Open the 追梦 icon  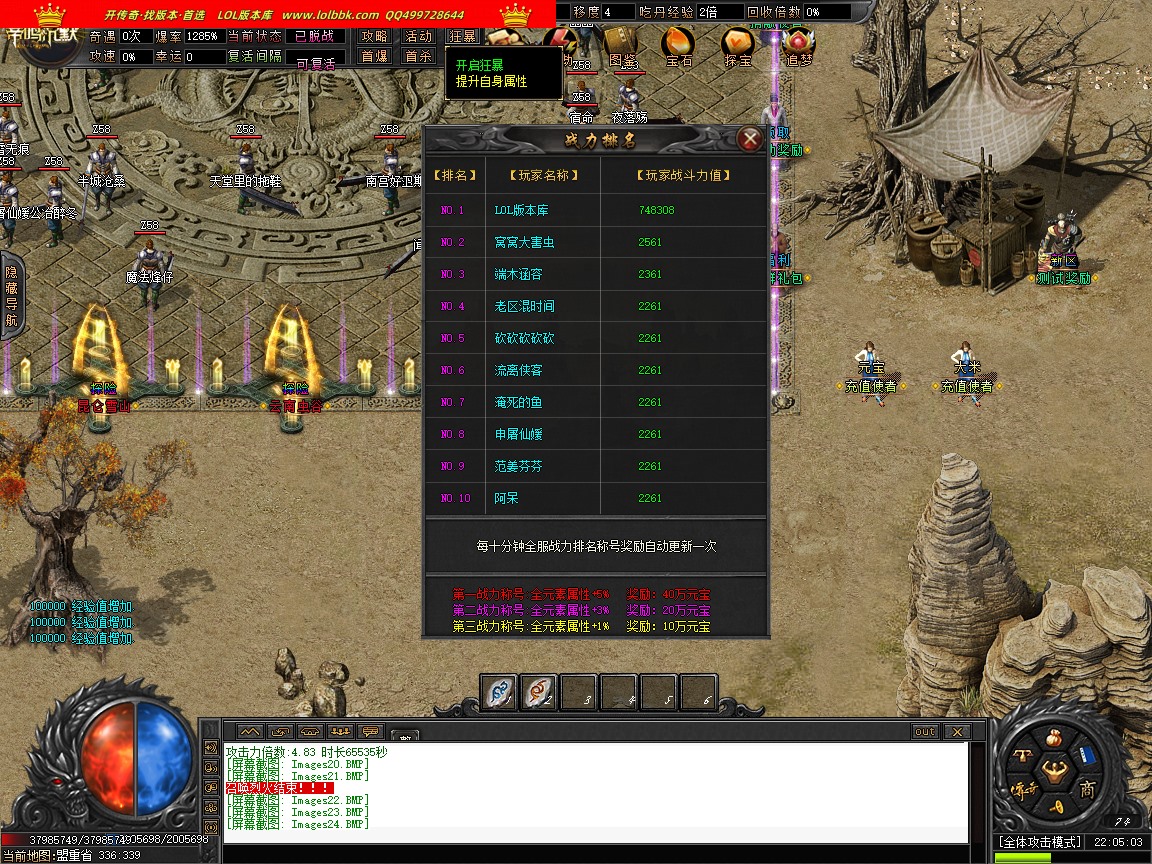[x=798, y=45]
